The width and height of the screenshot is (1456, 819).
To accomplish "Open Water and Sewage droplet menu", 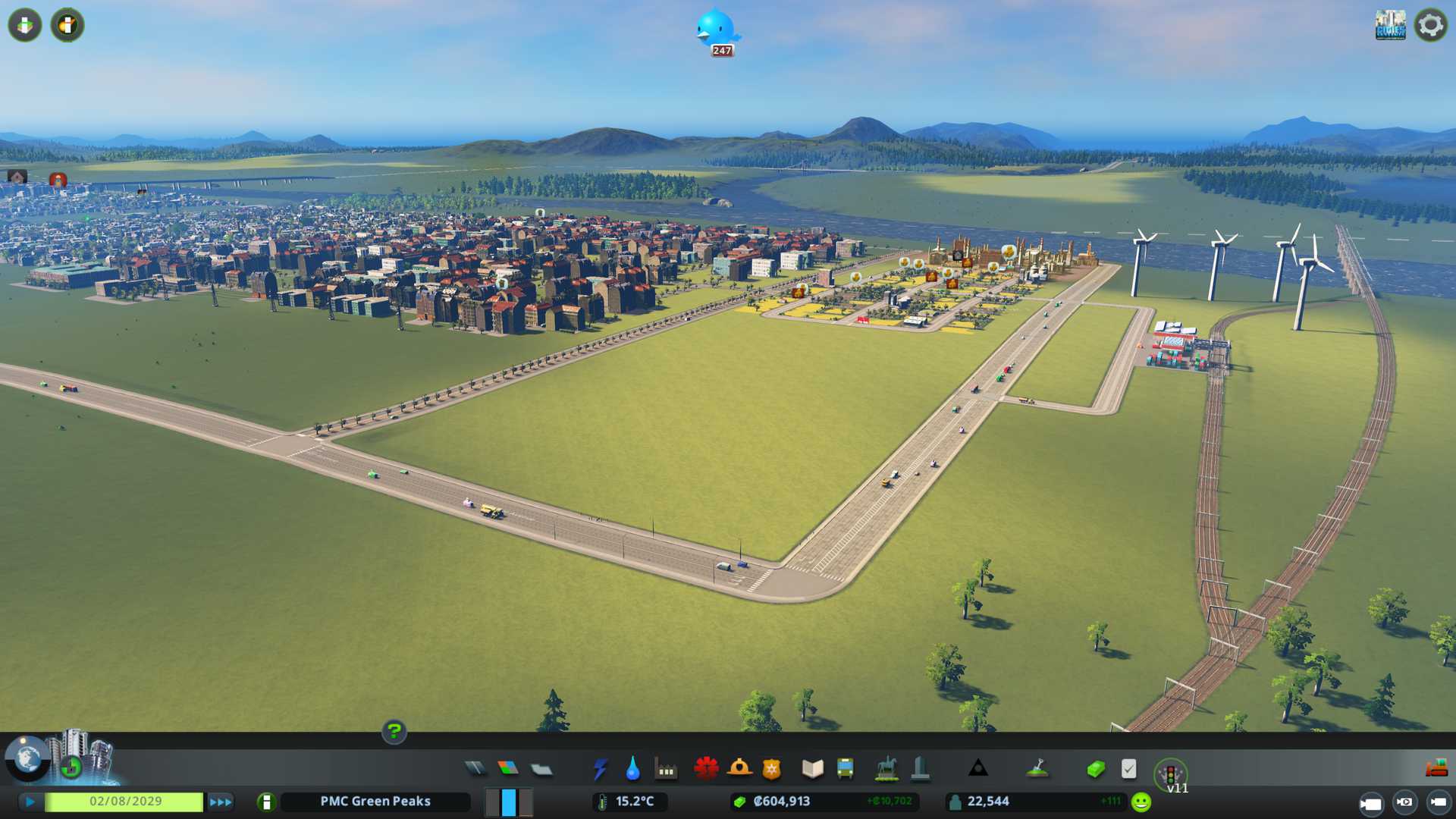I will click(632, 769).
